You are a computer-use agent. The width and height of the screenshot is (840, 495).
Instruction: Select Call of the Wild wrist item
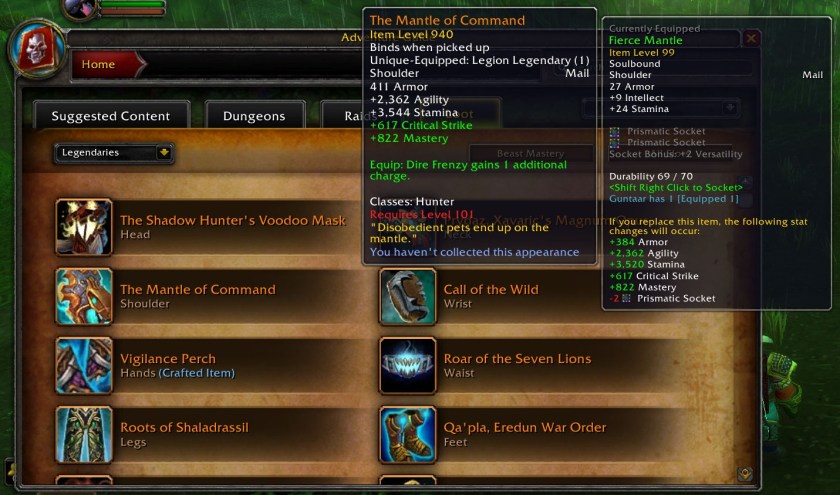click(x=490, y=290)
